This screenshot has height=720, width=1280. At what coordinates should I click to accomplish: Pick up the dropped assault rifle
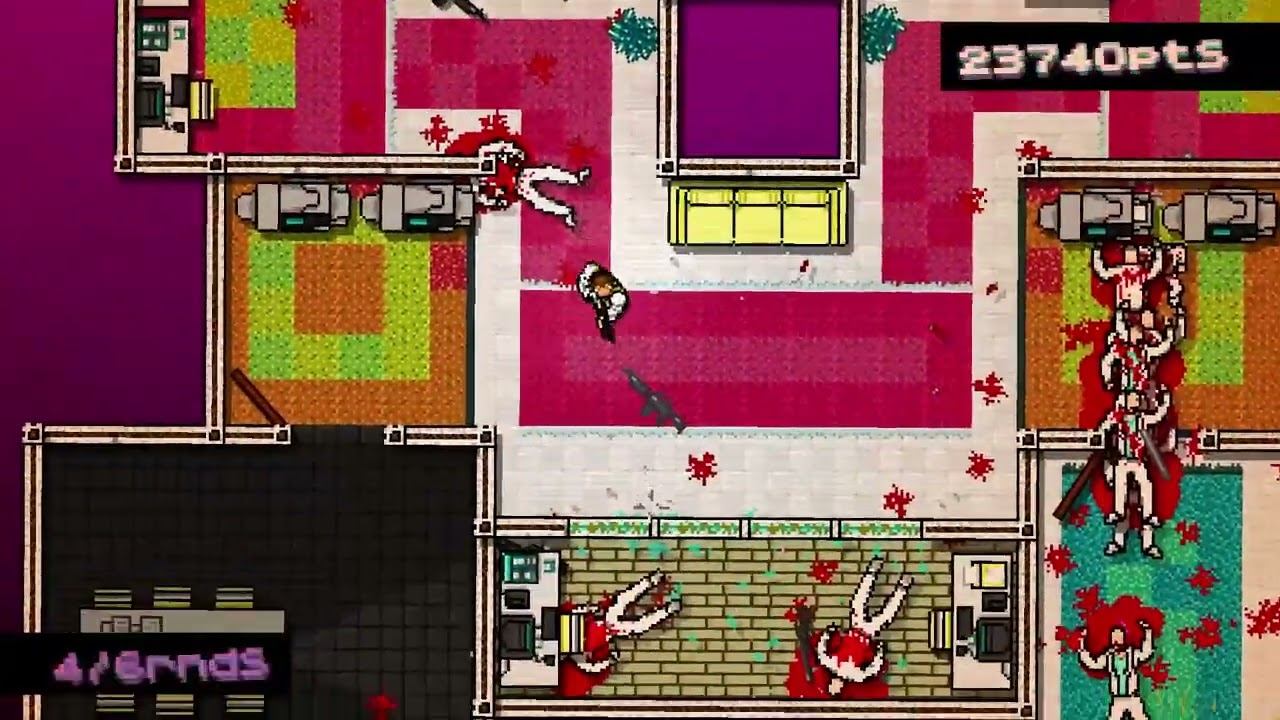[655, 400]
